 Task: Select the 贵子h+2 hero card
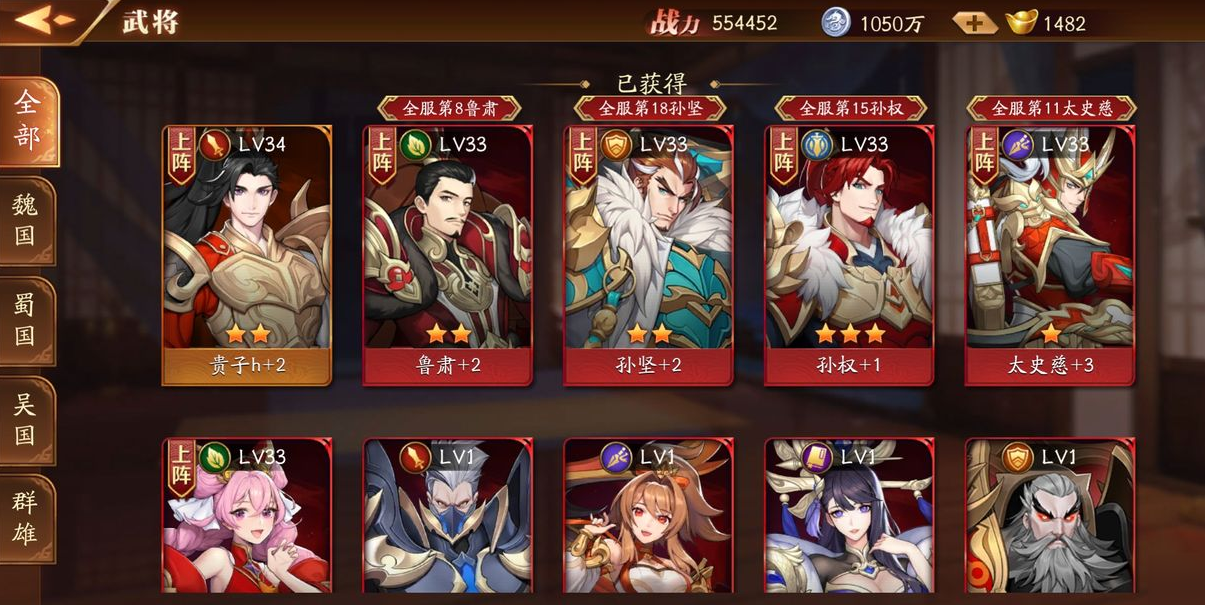[x=247, y=255]
